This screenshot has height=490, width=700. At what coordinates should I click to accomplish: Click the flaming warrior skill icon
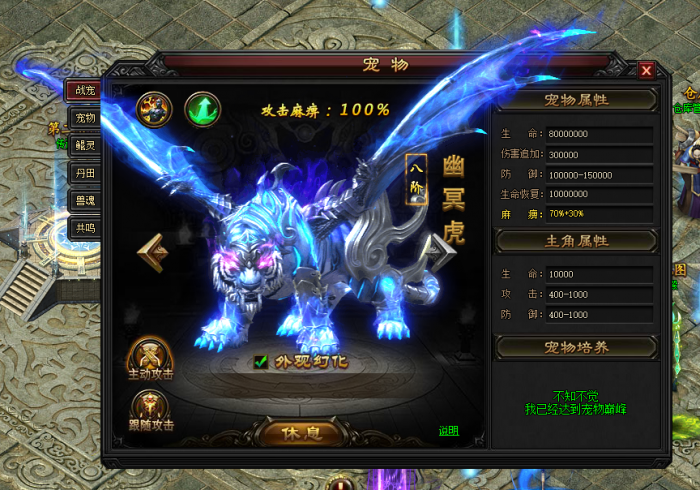tap(154, 107)
